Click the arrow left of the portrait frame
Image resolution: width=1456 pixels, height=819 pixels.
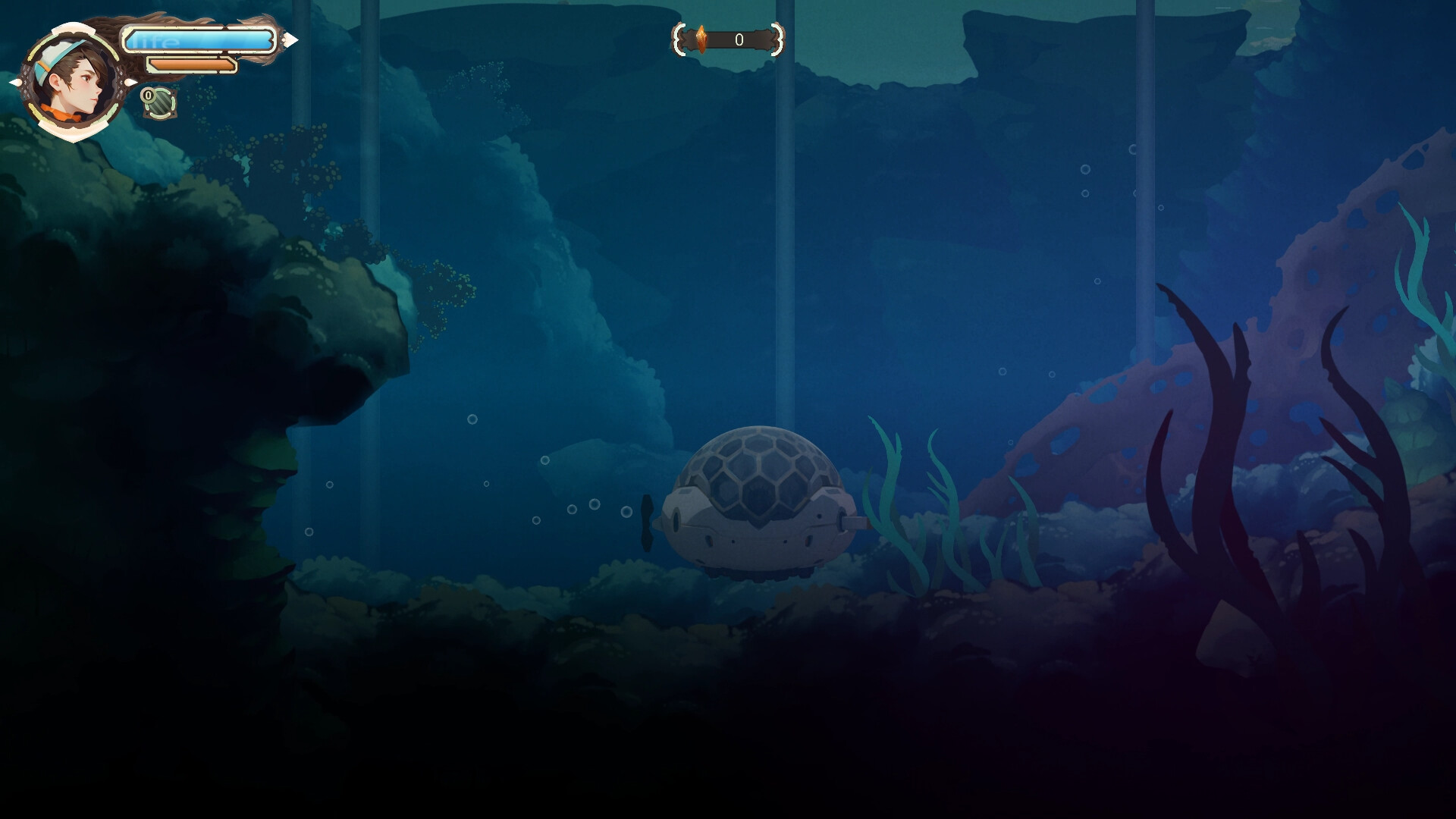click(x=15, y=83)
